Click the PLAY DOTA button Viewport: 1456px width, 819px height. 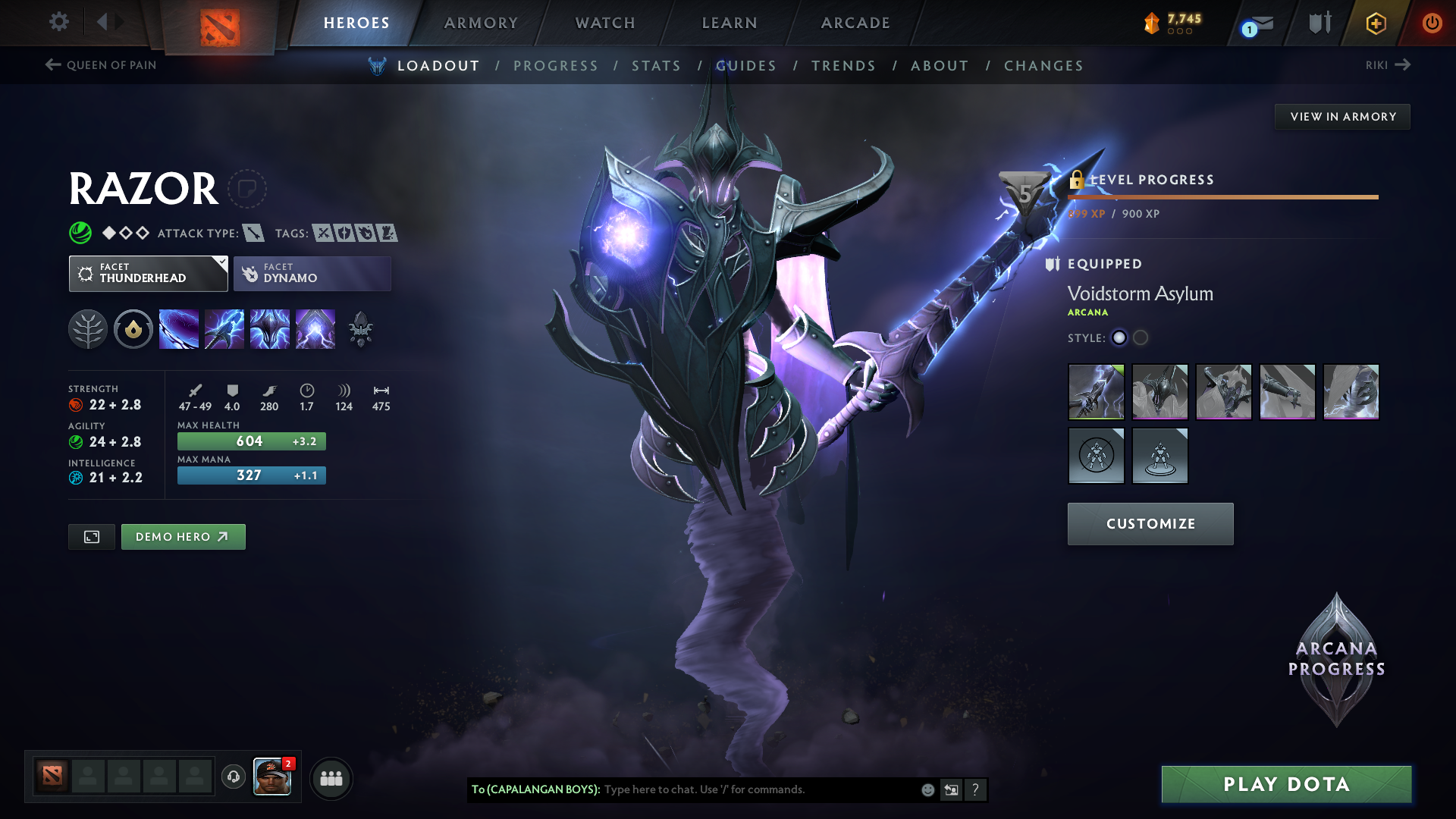(x=1286, y=784)
